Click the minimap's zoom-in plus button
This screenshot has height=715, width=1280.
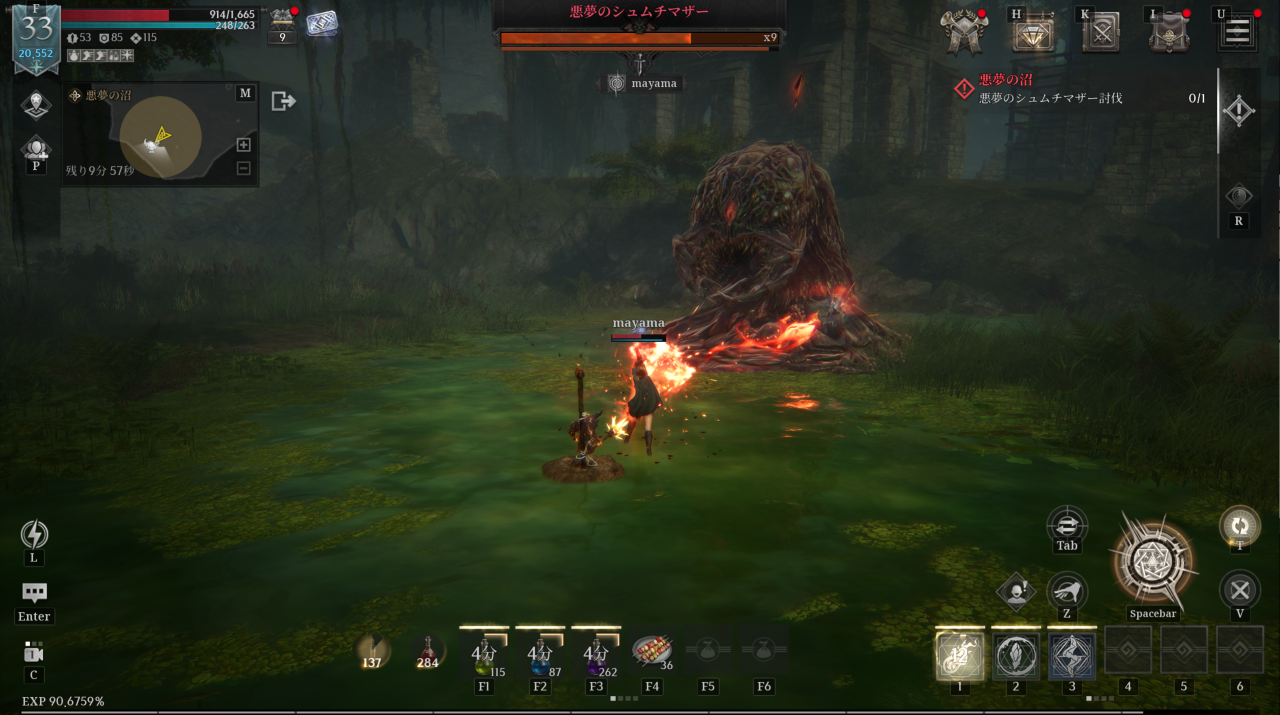tap(243, 145)
